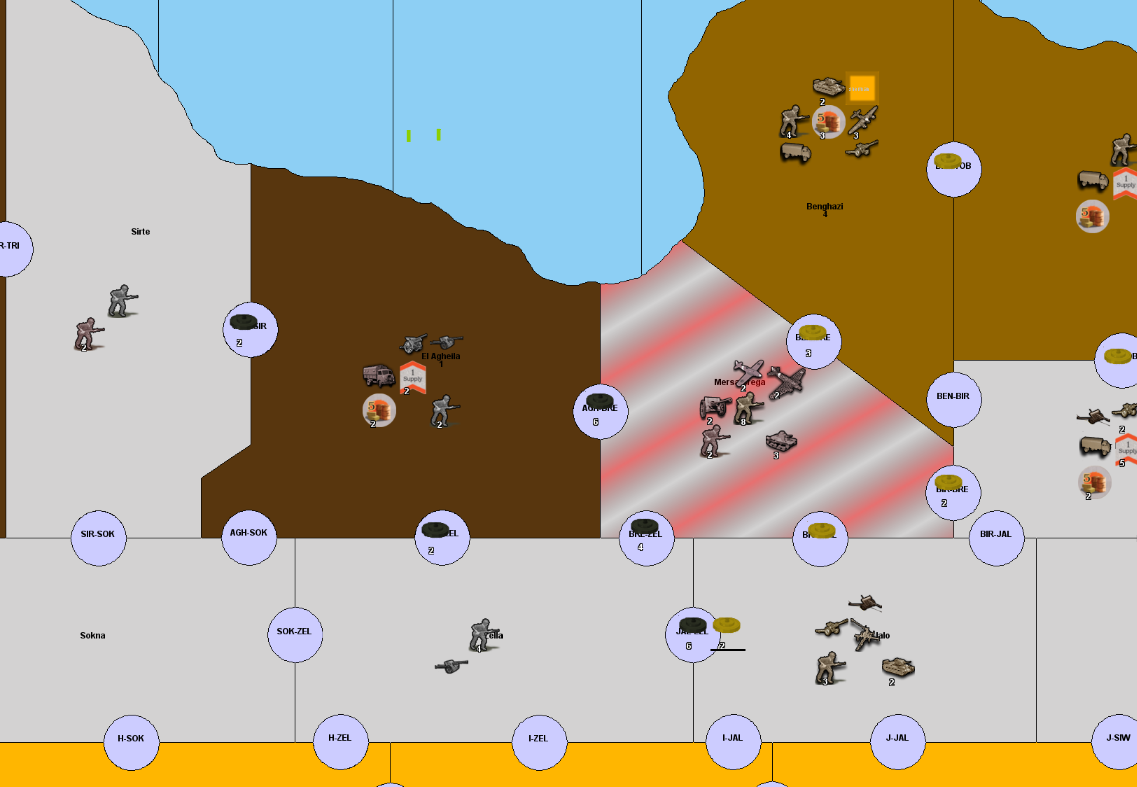1137x787 pixels.
Task: Select the BIR-JAL border circle
Action: (x=996, y=535)
